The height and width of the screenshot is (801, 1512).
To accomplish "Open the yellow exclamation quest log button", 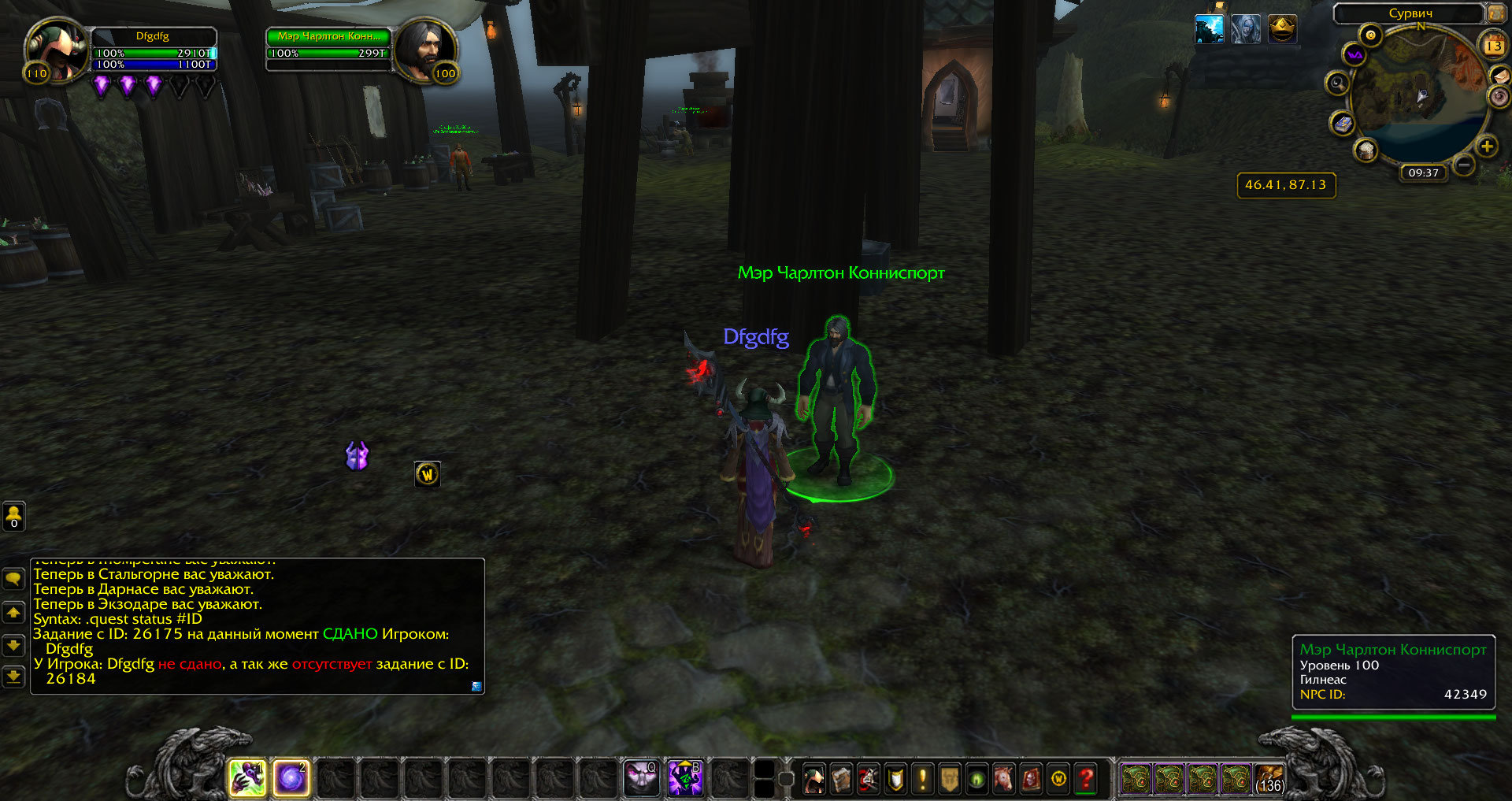I will click(922, 780).
